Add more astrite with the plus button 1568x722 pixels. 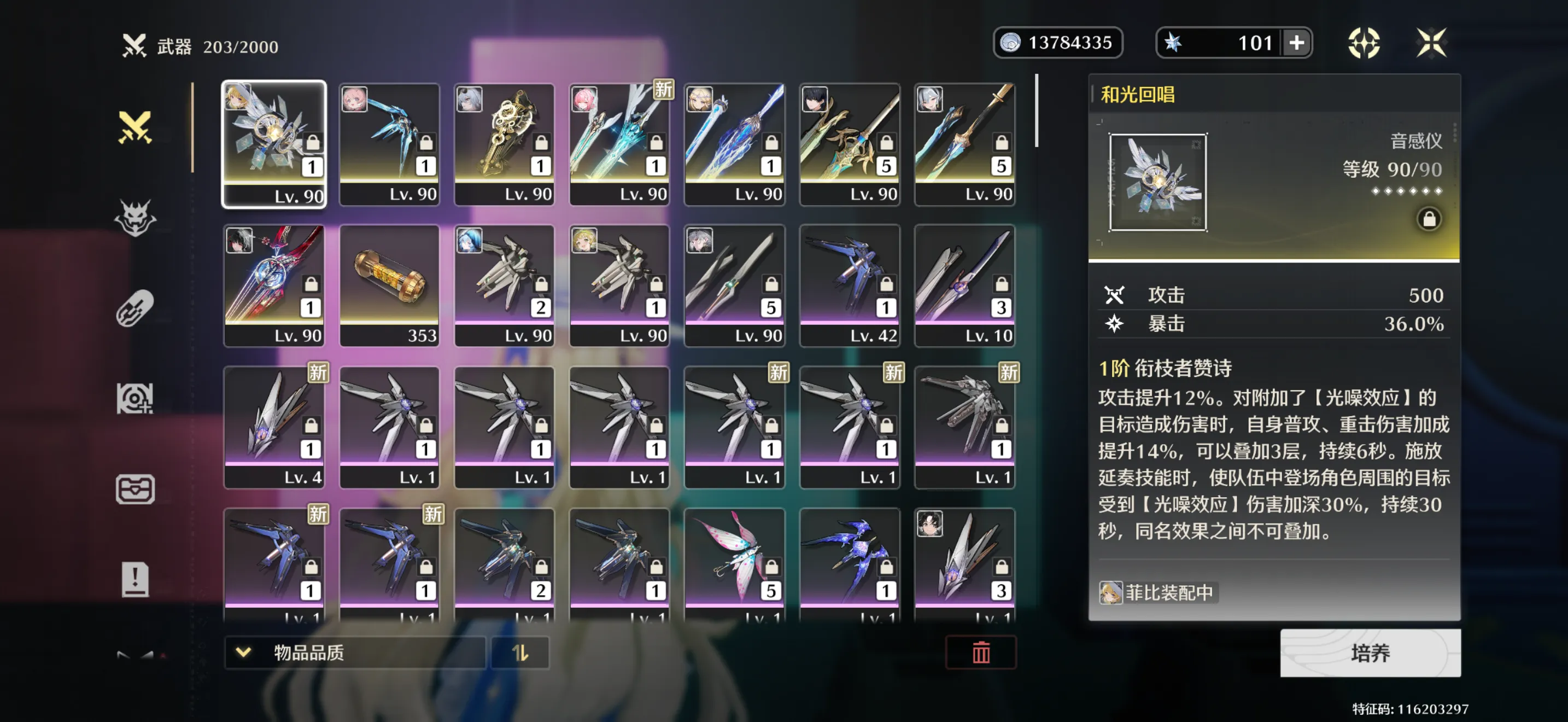[1296, 43]
